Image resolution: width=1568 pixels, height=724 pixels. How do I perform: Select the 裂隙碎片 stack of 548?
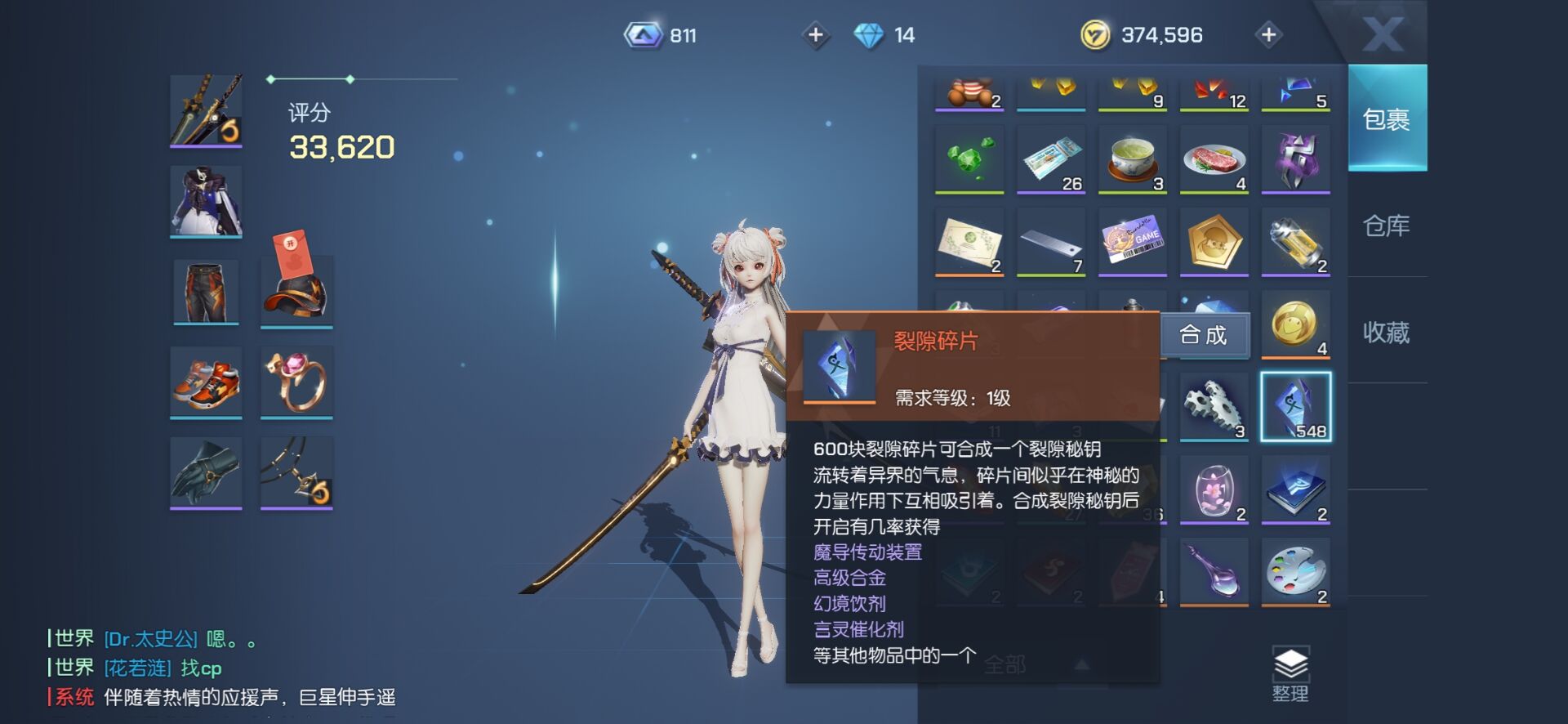[1294, 407]
